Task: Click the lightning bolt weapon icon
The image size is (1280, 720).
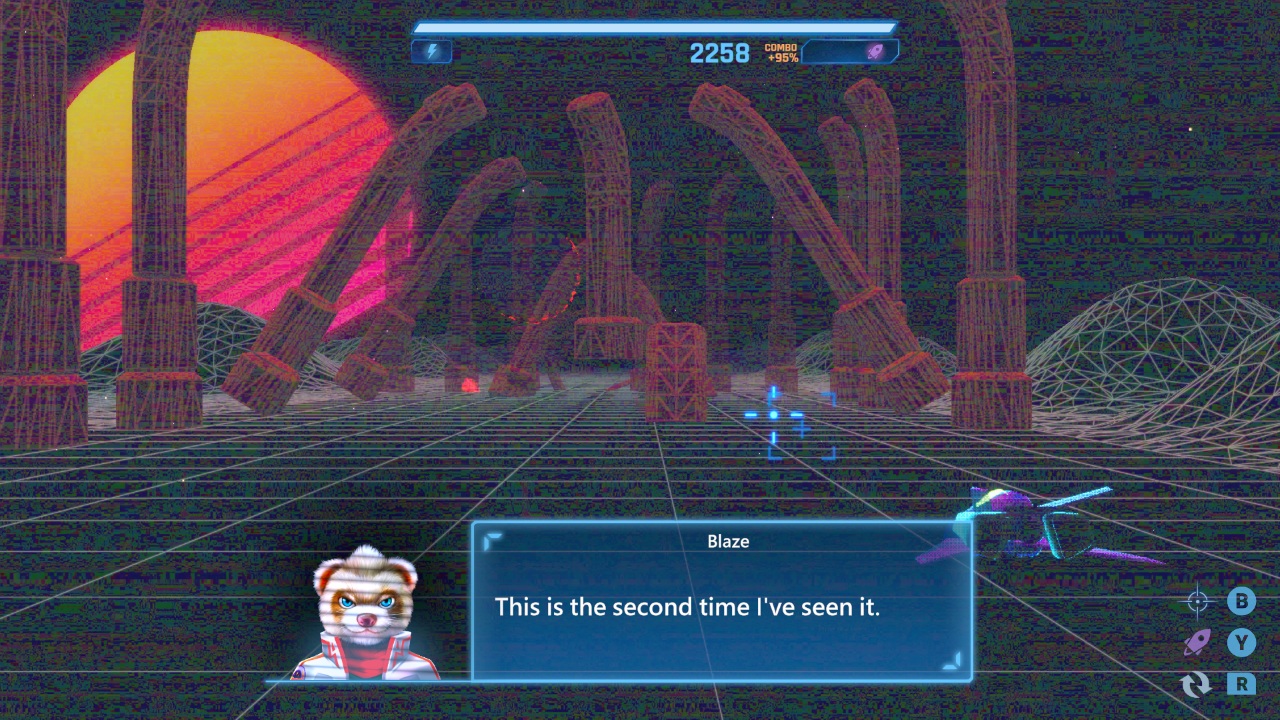Action: 431,51
